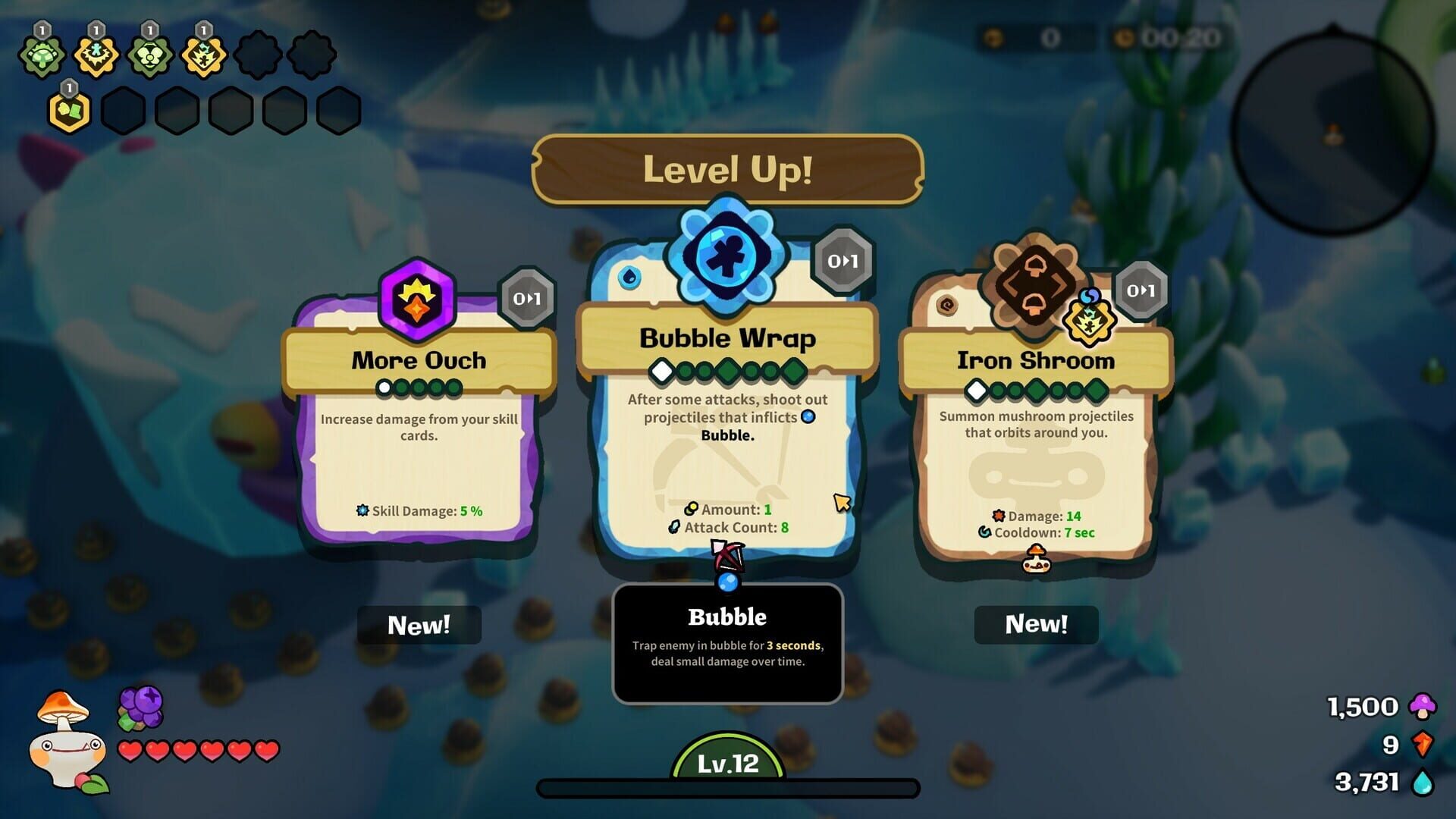Click the New! label under More Ouch
The height and width of the screenshot is (819, 1456).
click(419, 625)
